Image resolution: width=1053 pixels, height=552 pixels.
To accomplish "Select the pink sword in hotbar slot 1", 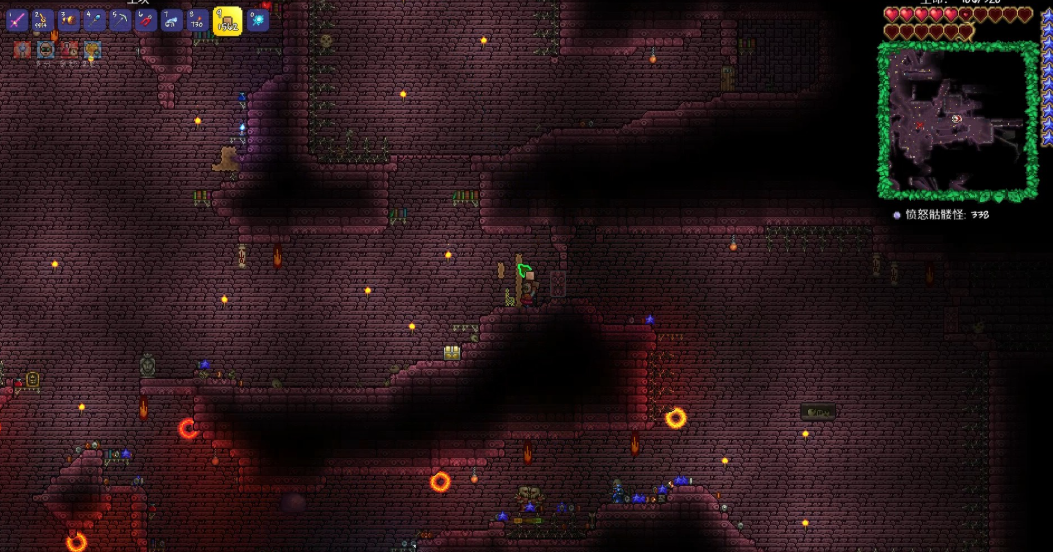I will (x=17, y=20).
